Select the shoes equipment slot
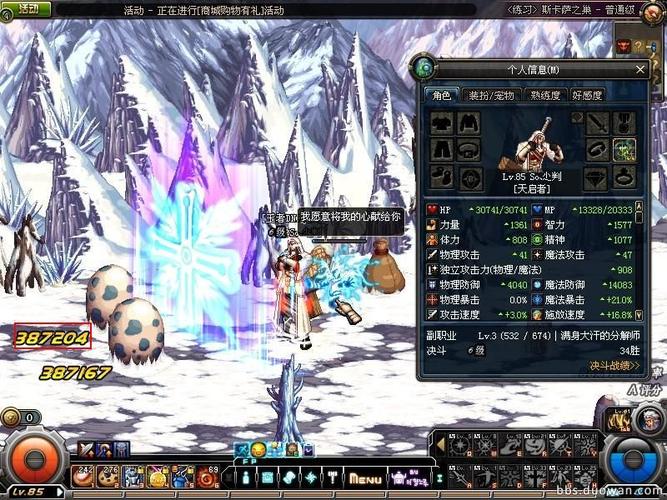Image resolution: width=667 pixels, height=500 pixels. (x=441, y=177)
